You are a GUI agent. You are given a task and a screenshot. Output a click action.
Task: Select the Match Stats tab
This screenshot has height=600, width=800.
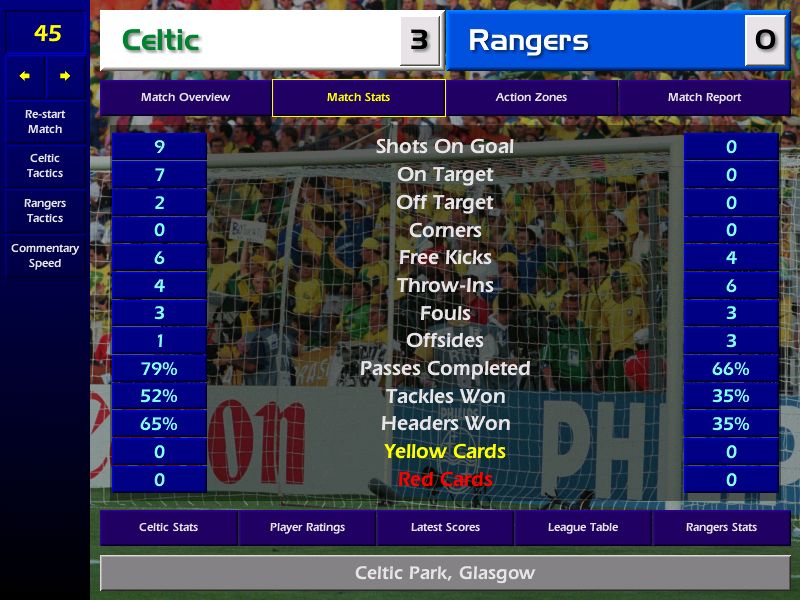pos(358,98)
